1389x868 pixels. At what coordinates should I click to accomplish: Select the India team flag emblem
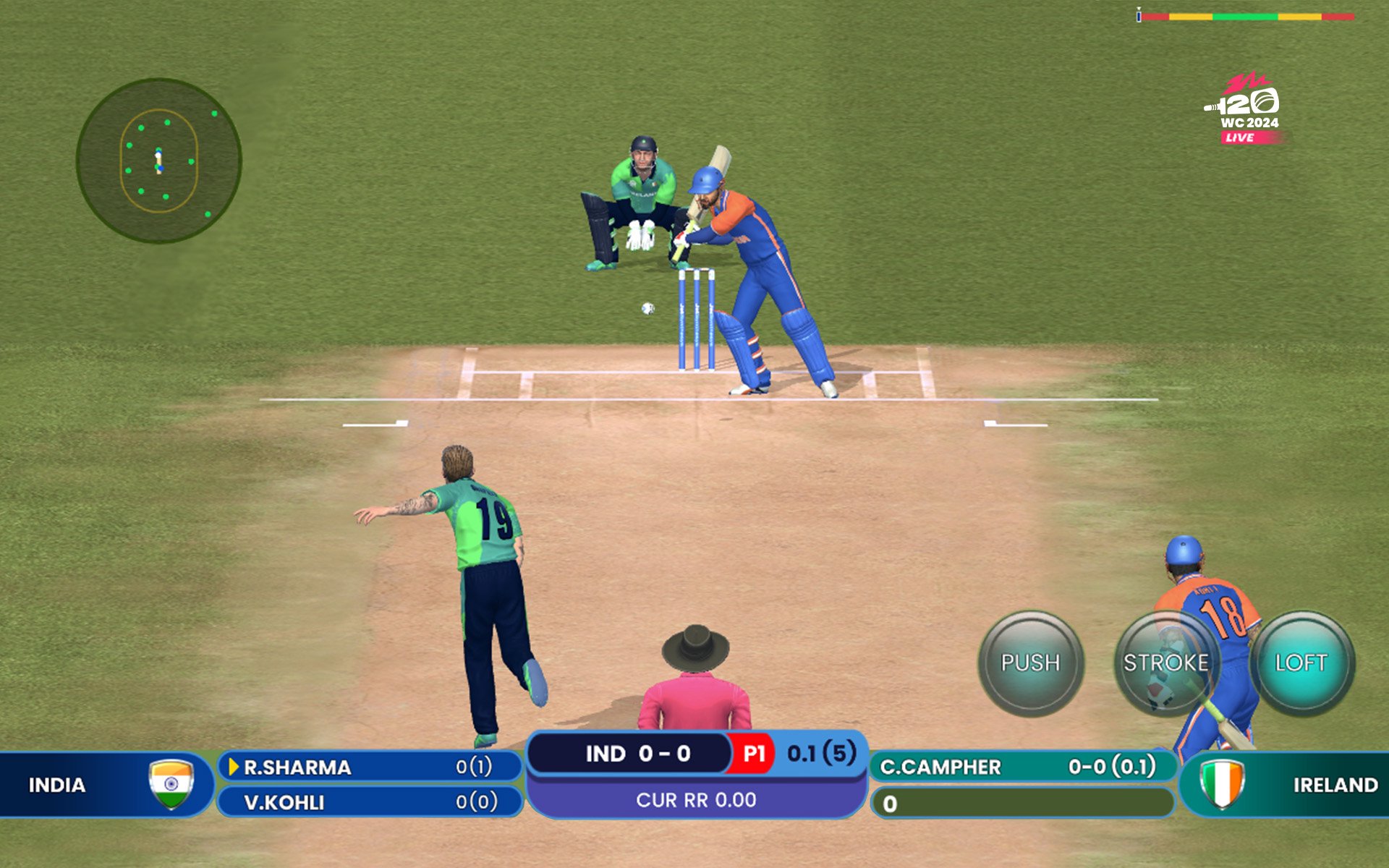[171, 784]
